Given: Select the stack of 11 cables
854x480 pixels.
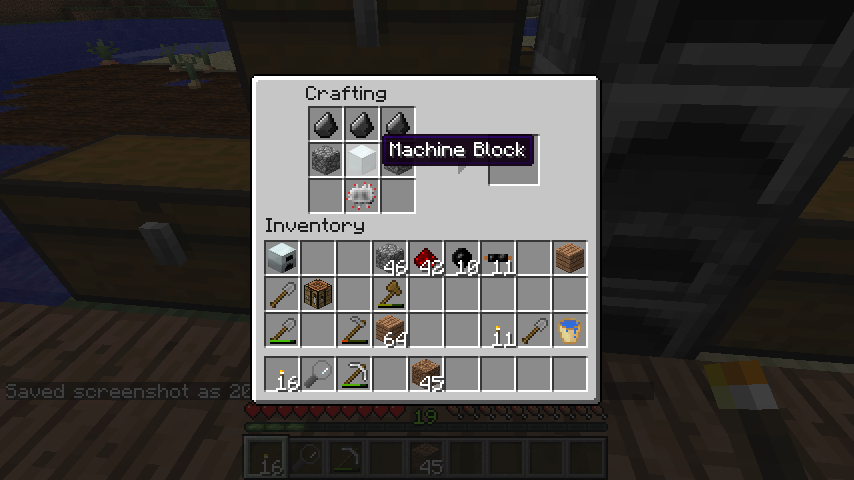Looking at the screenshot, I should click(x=498, y=258).
